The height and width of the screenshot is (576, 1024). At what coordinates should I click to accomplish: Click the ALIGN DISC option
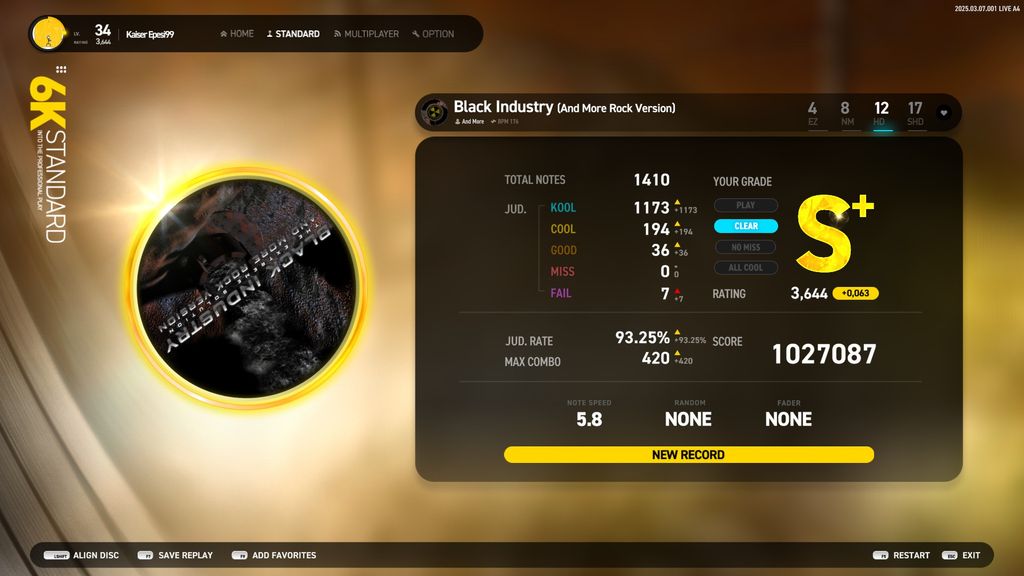coord(82,555)
